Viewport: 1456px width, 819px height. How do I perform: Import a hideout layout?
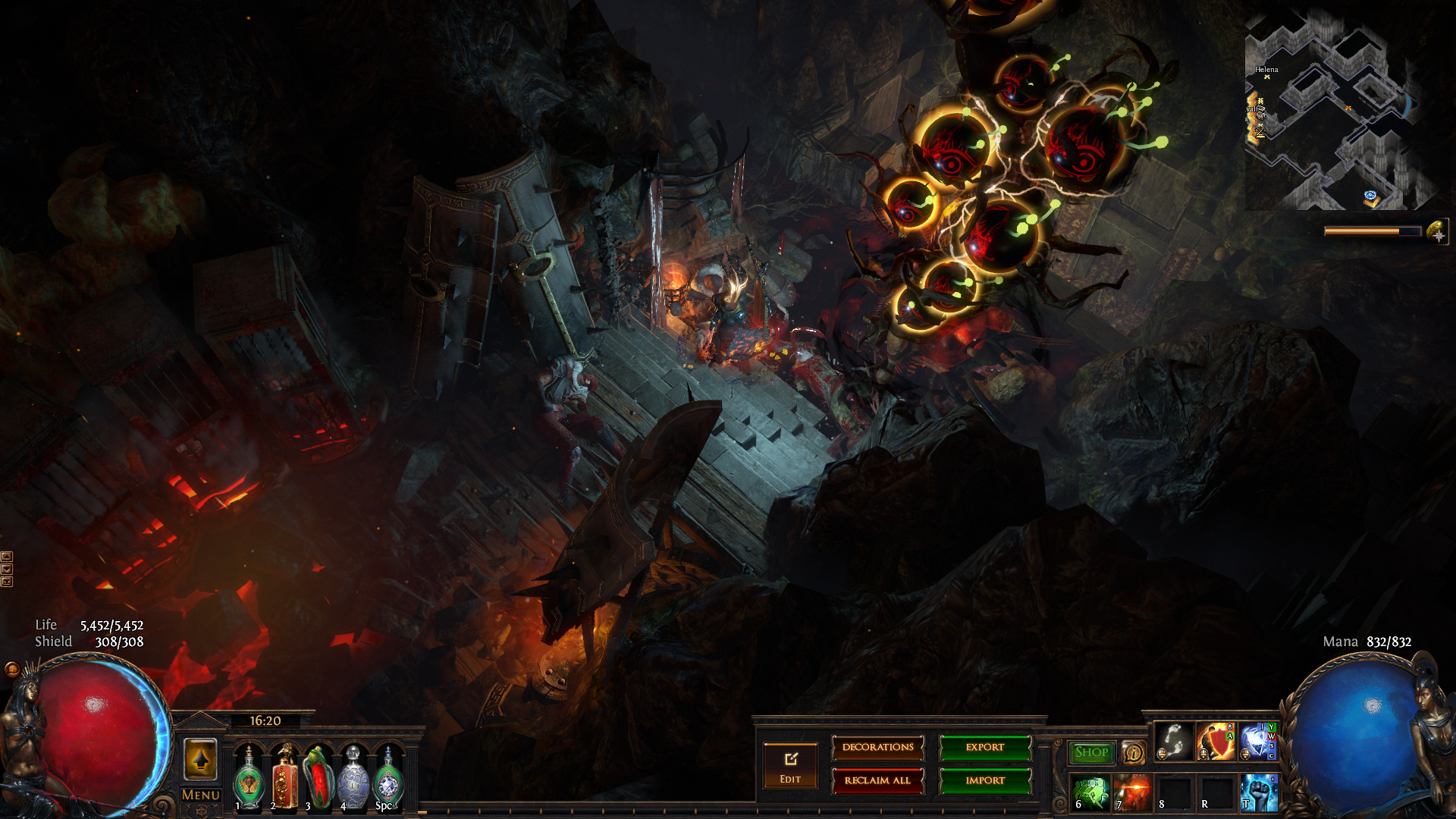tap(985, 780)
